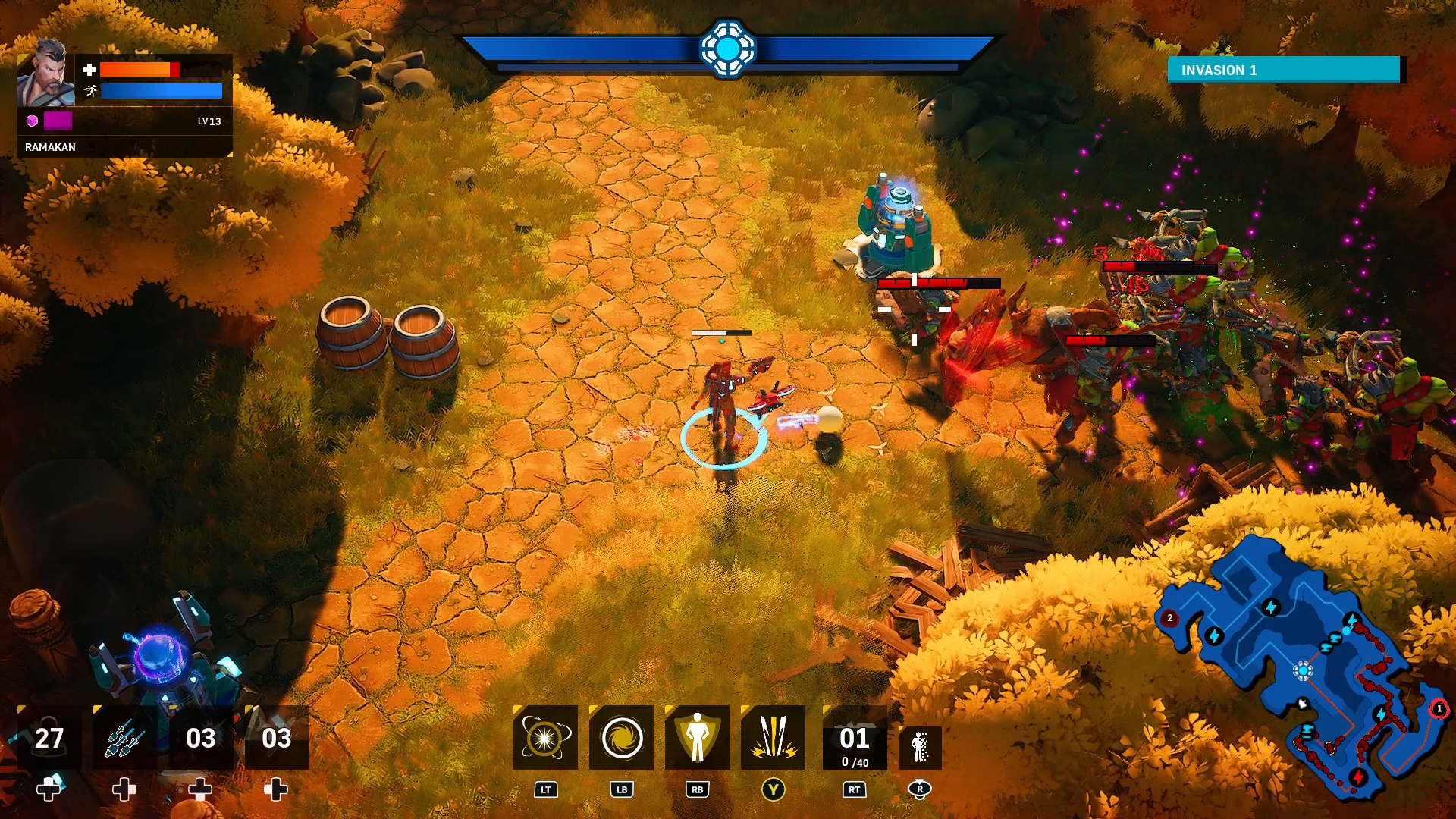1456x819 pixels.
Task: Click the health cross icon in player panel
Action: 89,70
